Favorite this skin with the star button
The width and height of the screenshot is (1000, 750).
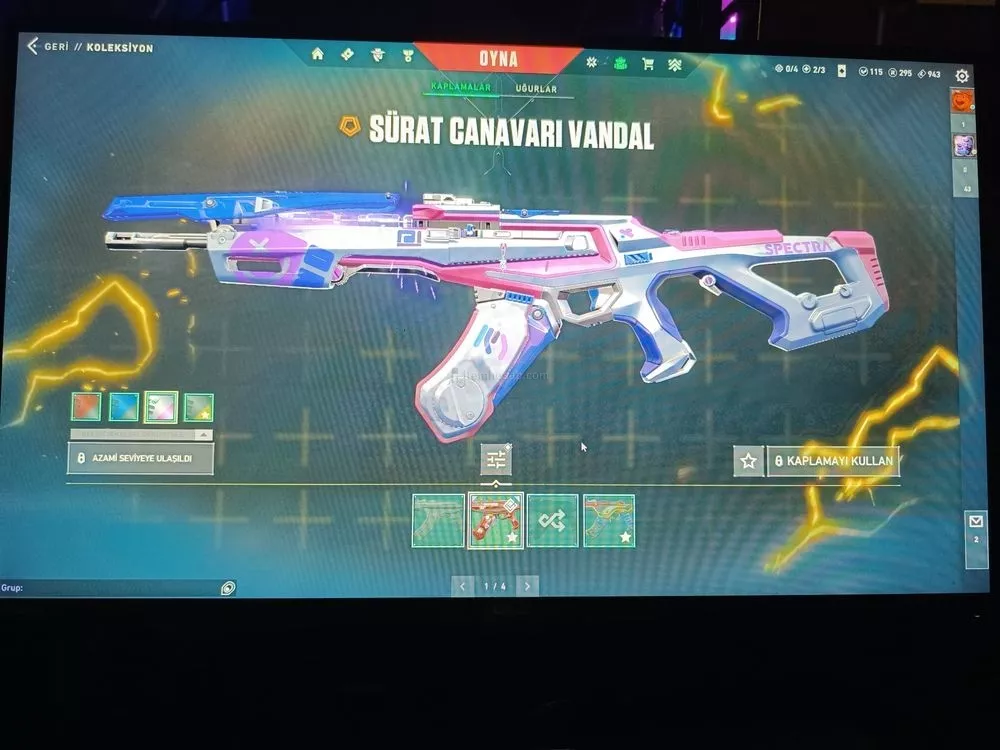[x=748, y=461]
